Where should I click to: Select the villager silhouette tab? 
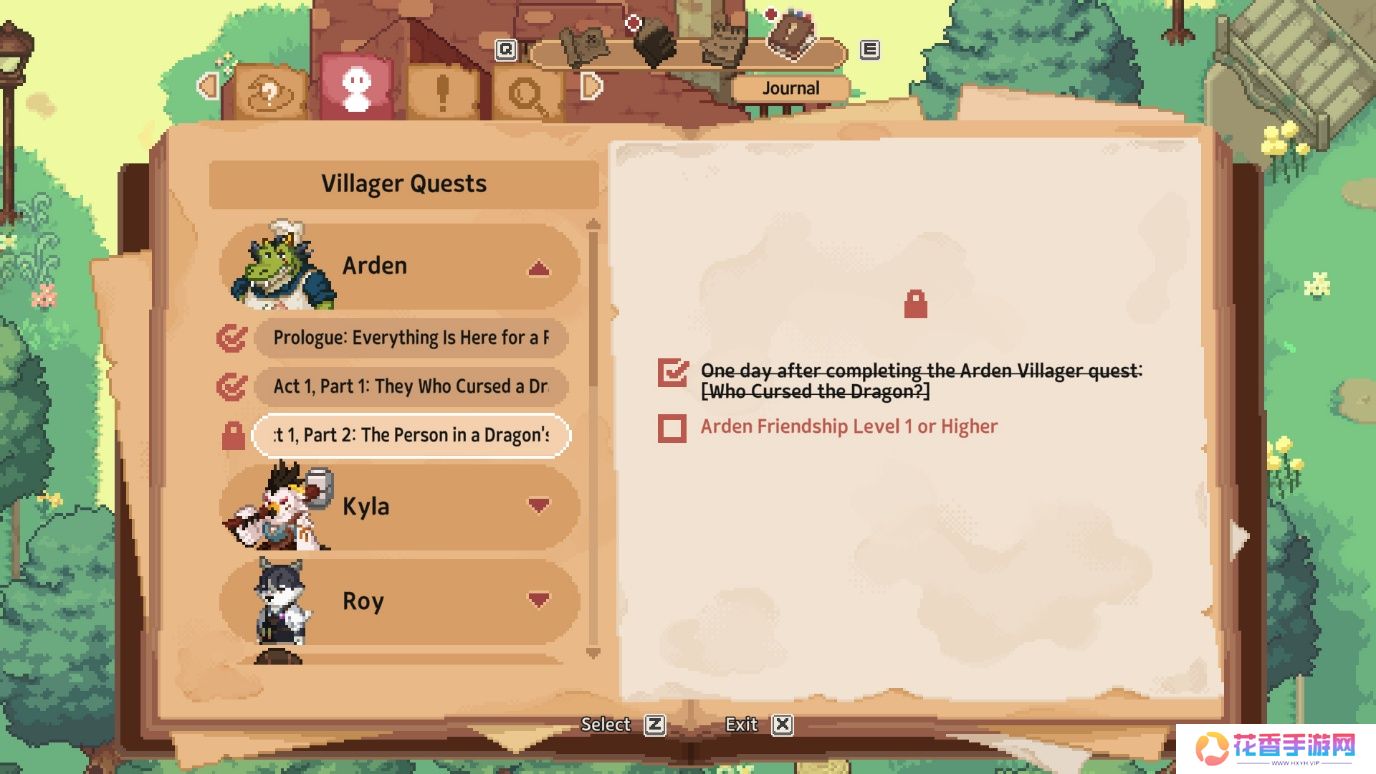pos(356,90)
